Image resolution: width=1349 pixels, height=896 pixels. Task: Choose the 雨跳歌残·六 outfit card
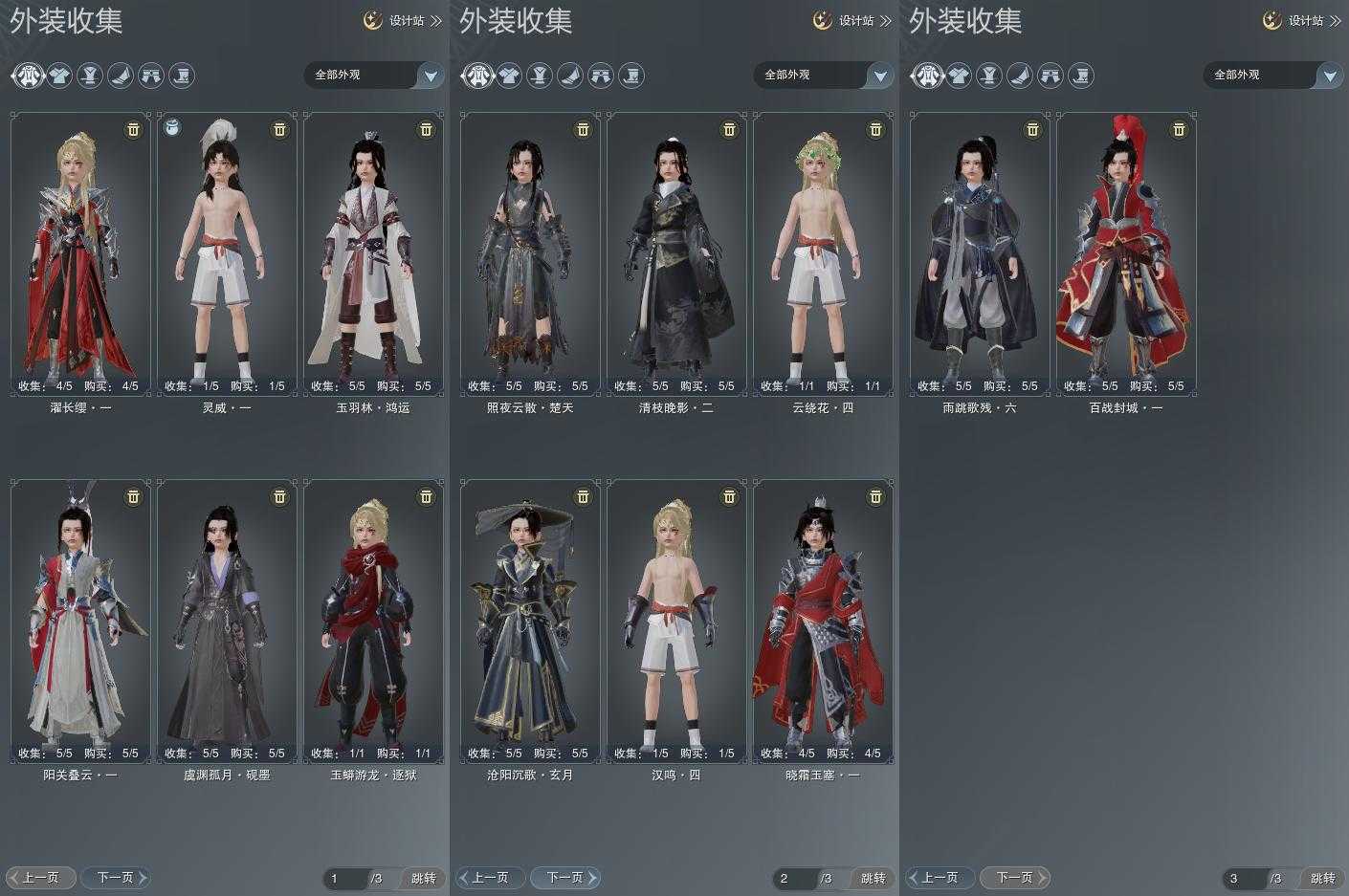tap(980, 253)
